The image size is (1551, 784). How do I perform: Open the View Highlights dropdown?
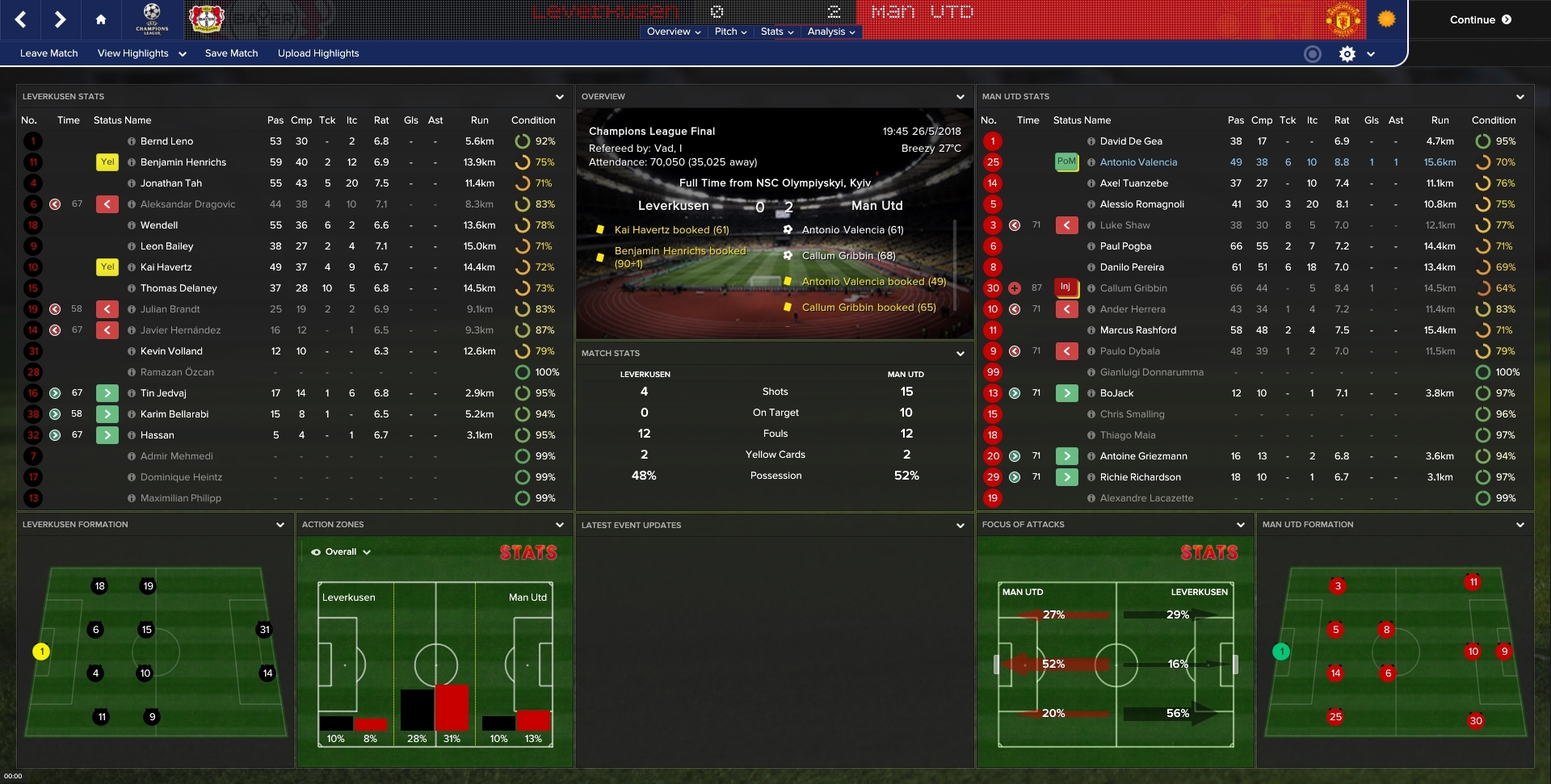tap(137, 53)
